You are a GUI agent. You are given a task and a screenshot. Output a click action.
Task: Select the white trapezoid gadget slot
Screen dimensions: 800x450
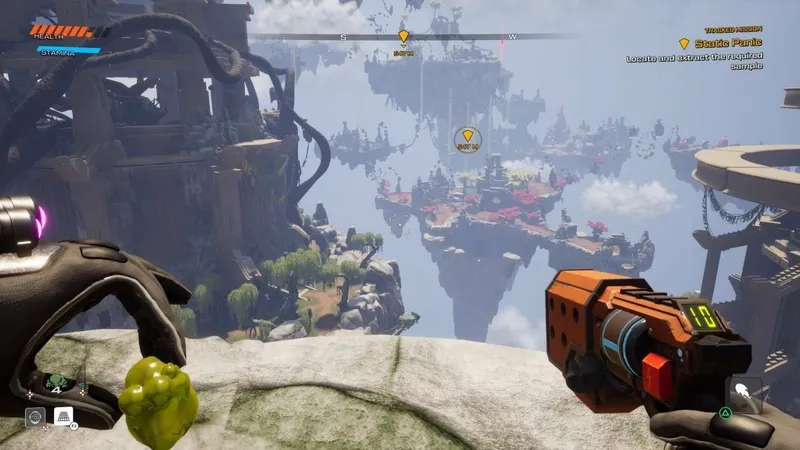(62, 417)
